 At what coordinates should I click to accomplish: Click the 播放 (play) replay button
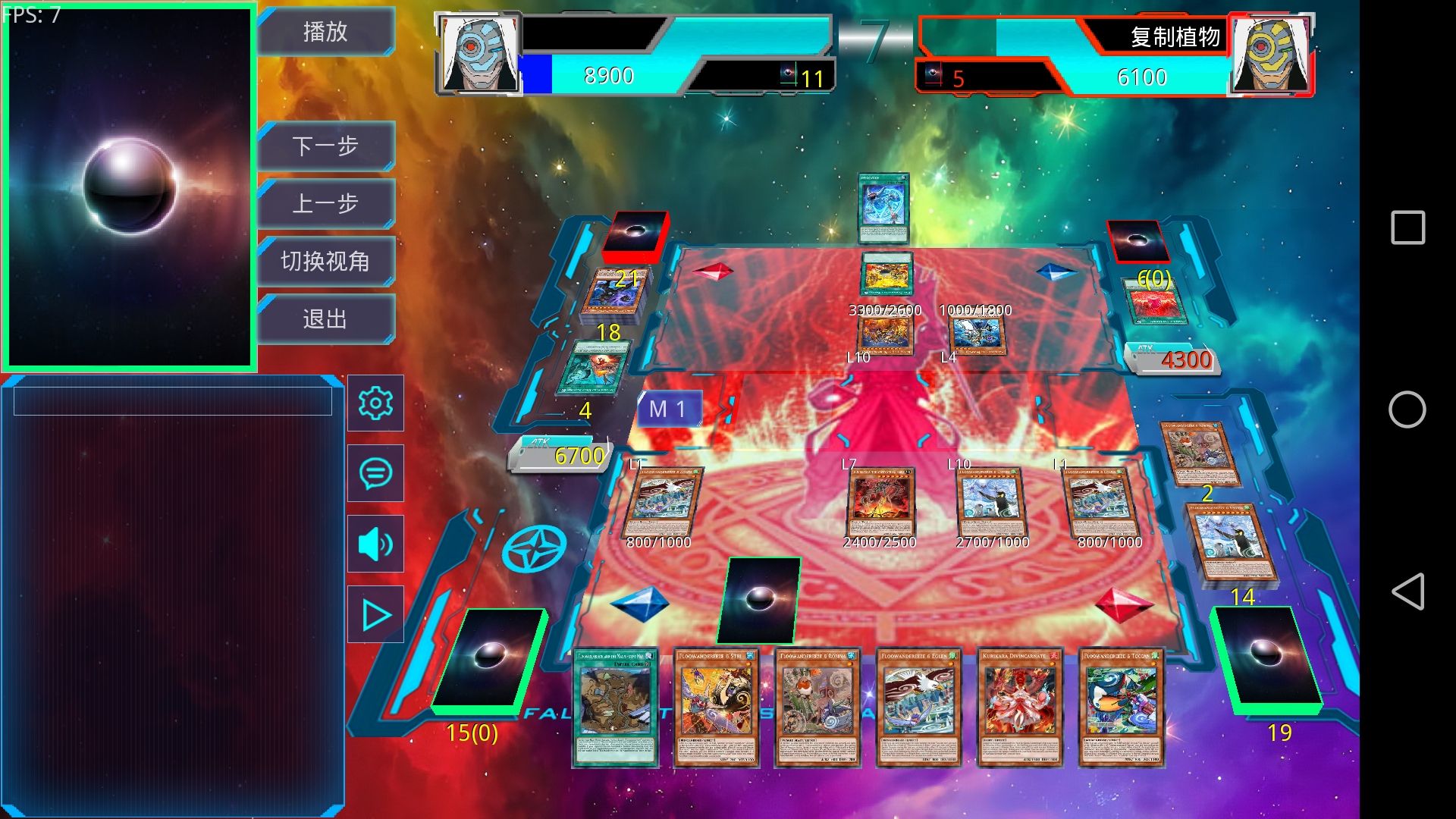(325, 32)
